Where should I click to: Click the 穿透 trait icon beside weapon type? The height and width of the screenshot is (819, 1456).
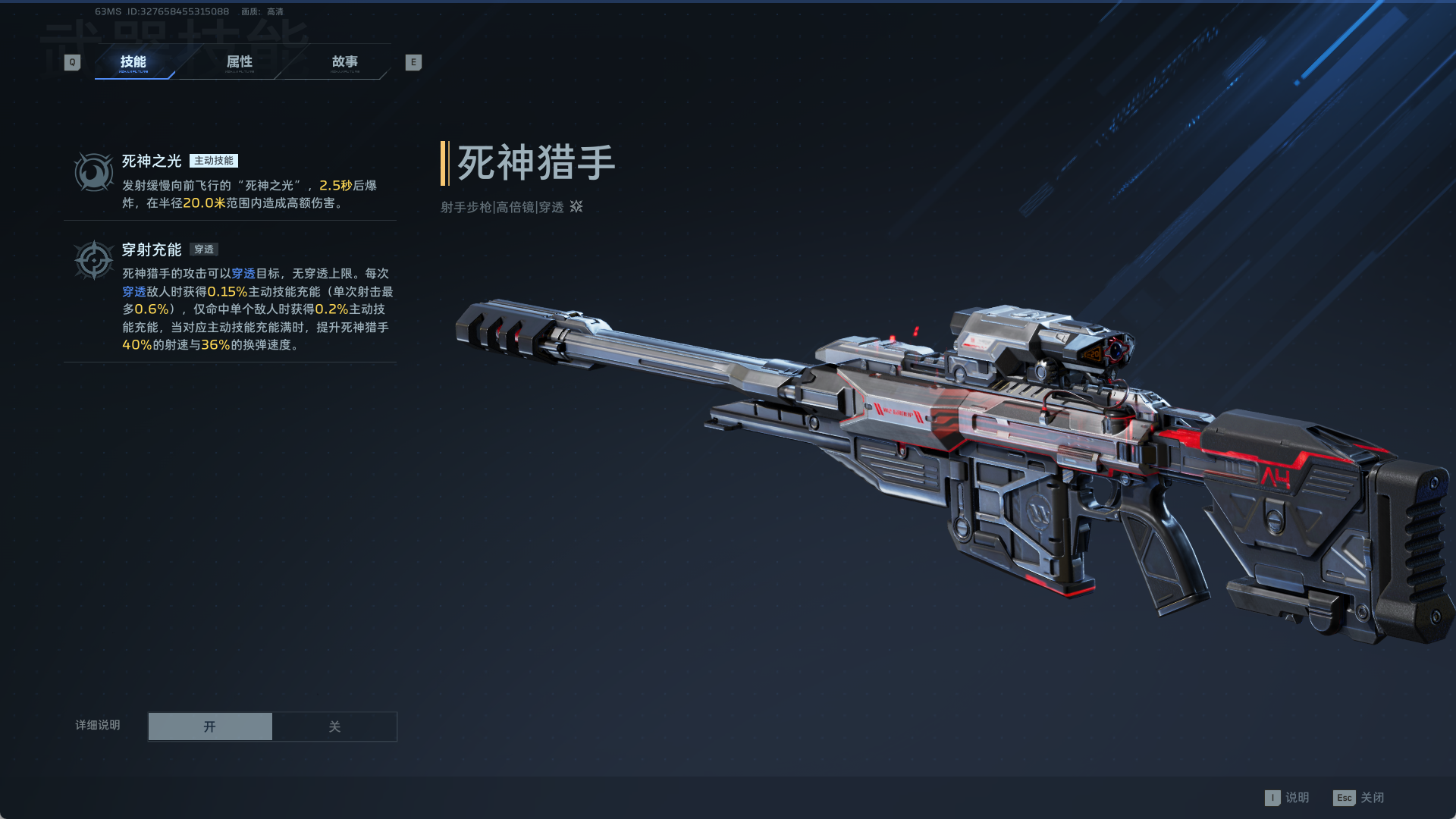coord(576,206)
